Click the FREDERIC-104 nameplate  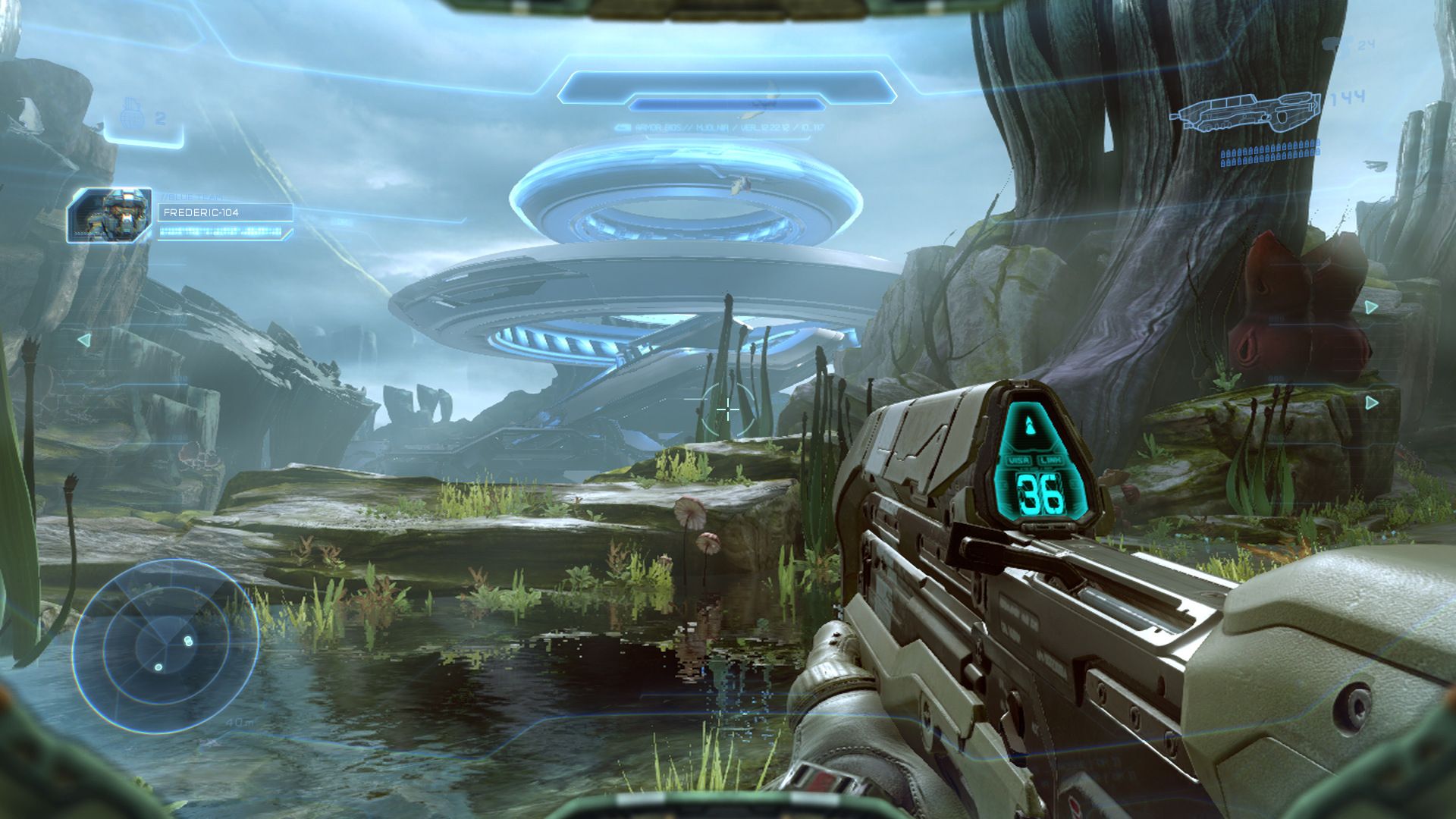[202, 213]
